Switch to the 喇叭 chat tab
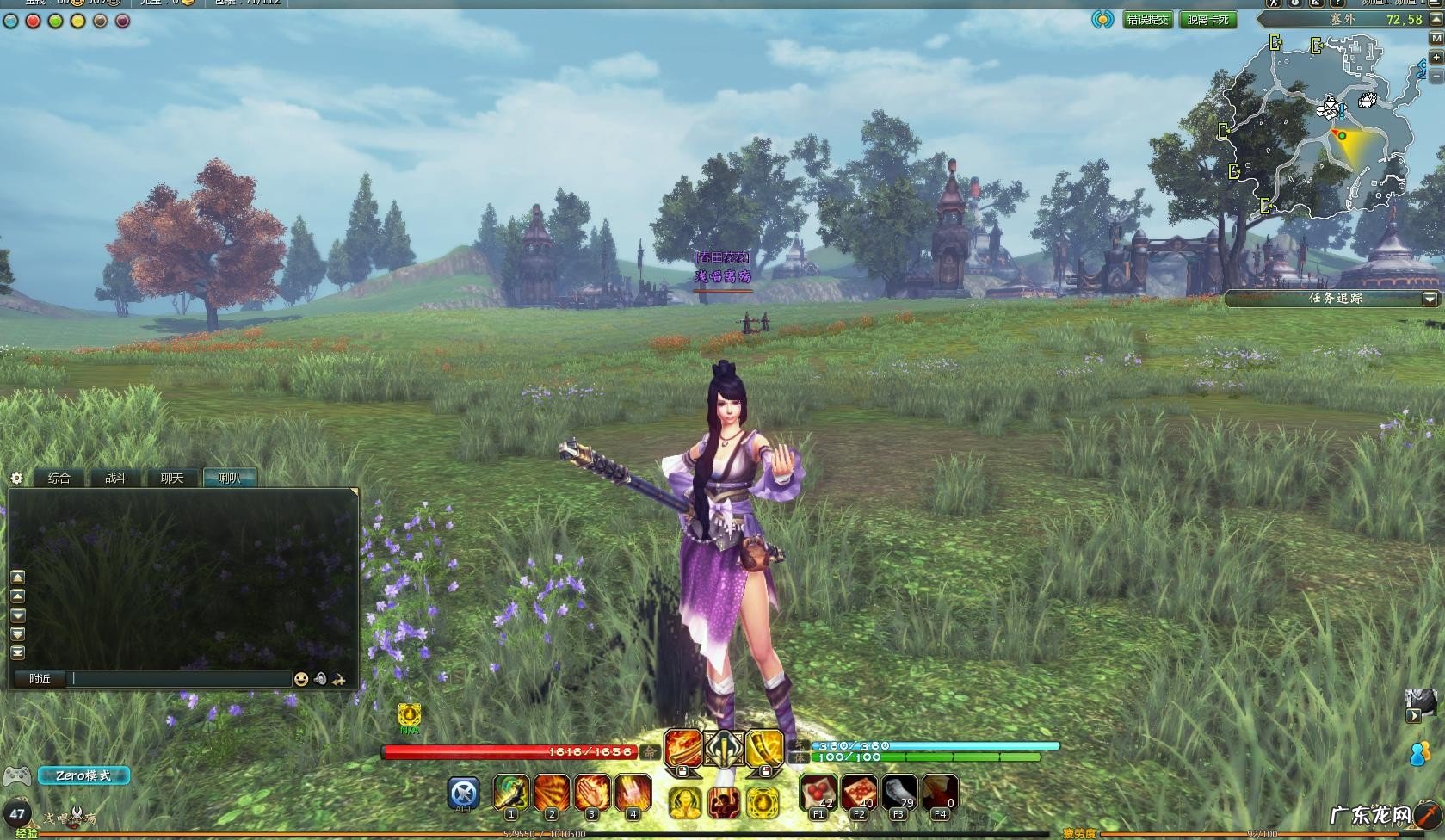 [230, 478]
